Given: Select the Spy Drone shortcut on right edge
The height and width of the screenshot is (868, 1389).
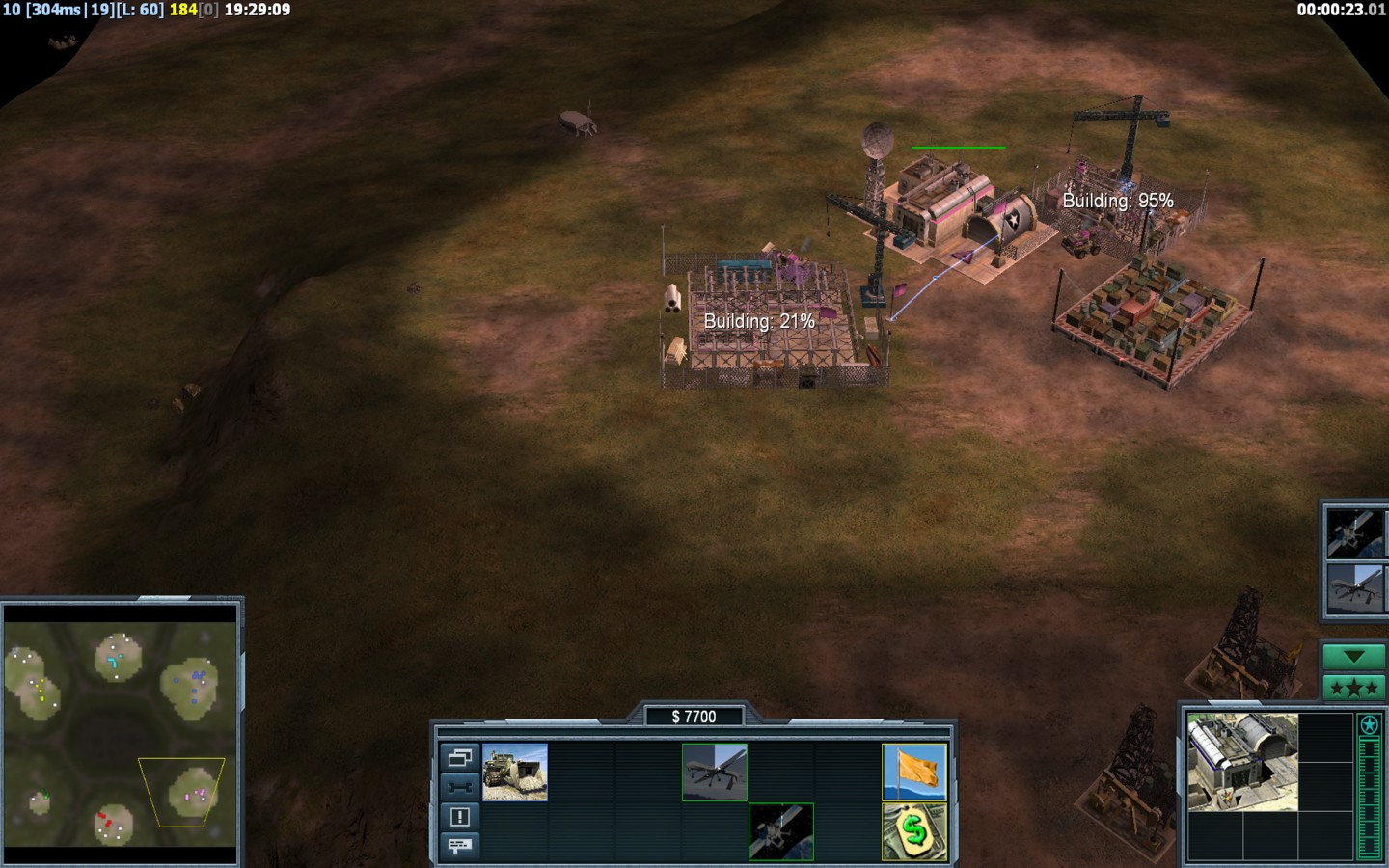Looking at the screenshot, I should click(x=1354, y=588).
